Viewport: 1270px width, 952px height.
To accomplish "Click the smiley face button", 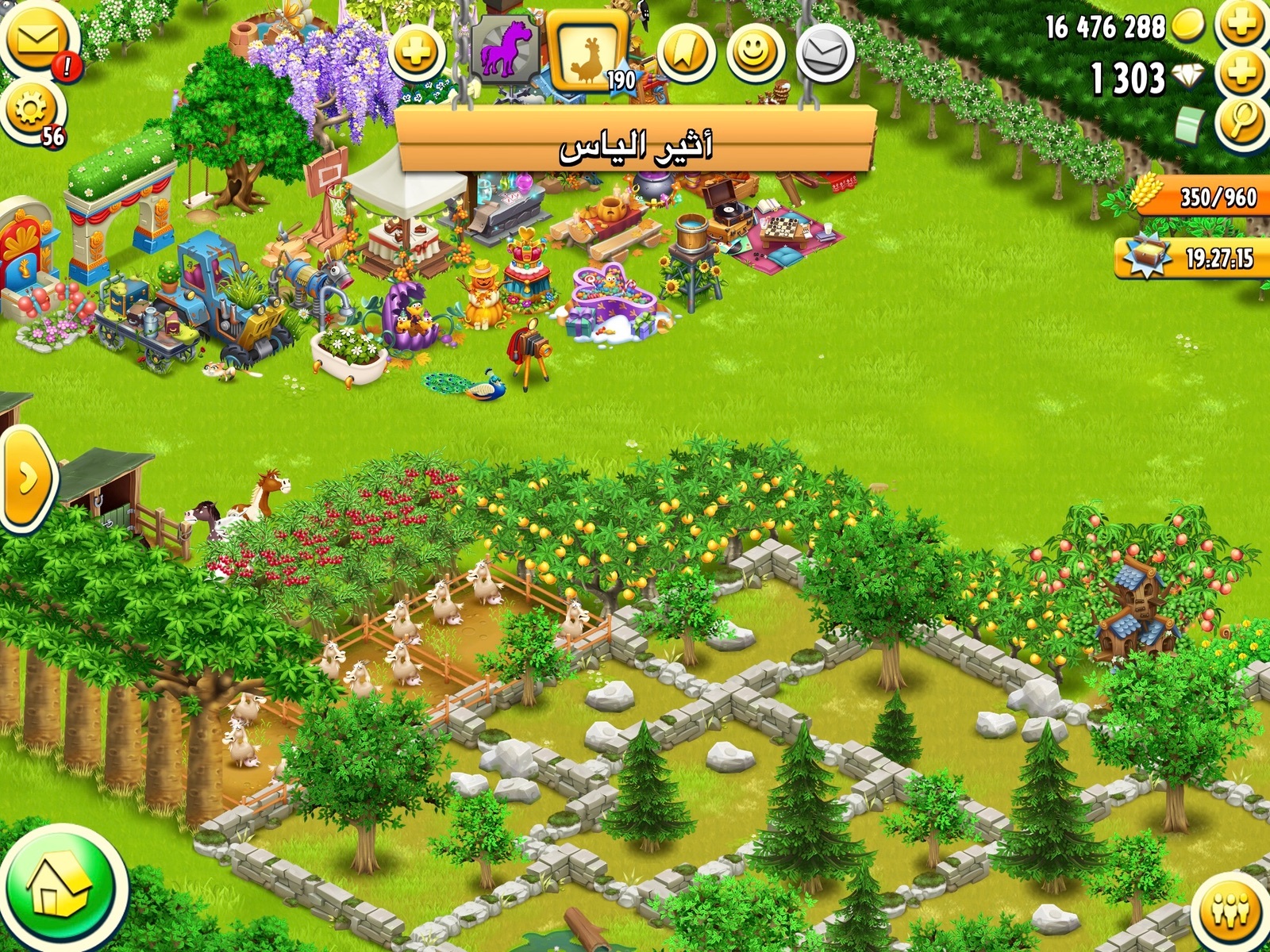I will click(x=754, y=52).
